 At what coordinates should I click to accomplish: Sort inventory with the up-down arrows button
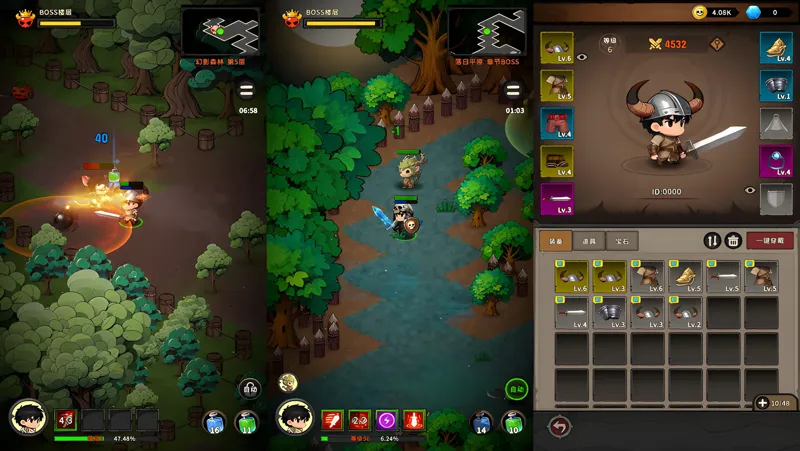pyautogui.click(x=712, y=240)
